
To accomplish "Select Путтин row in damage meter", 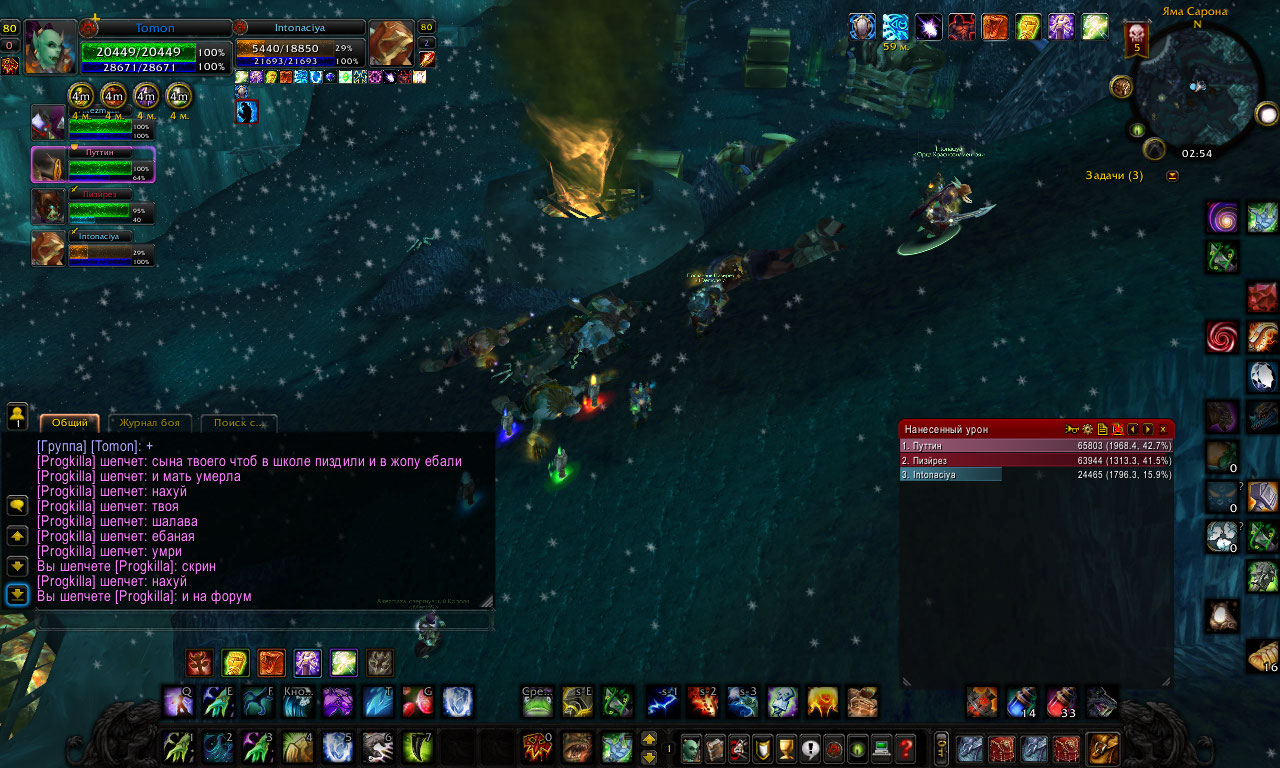I will pos(1036,445).
